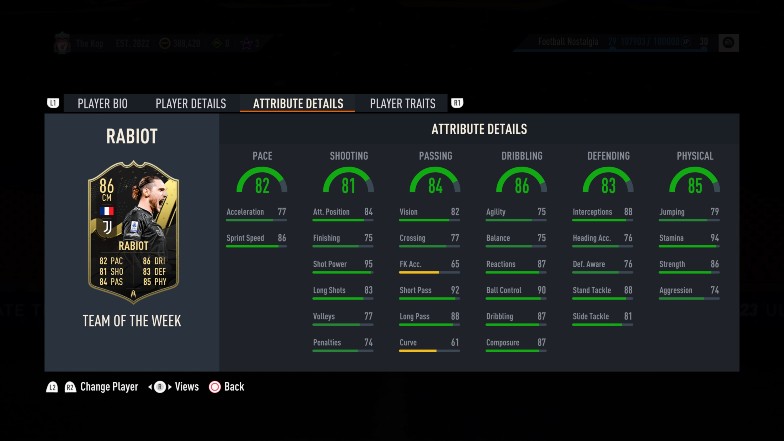Open the Player Details tab

pyautogui.click(x=190, y=103)
